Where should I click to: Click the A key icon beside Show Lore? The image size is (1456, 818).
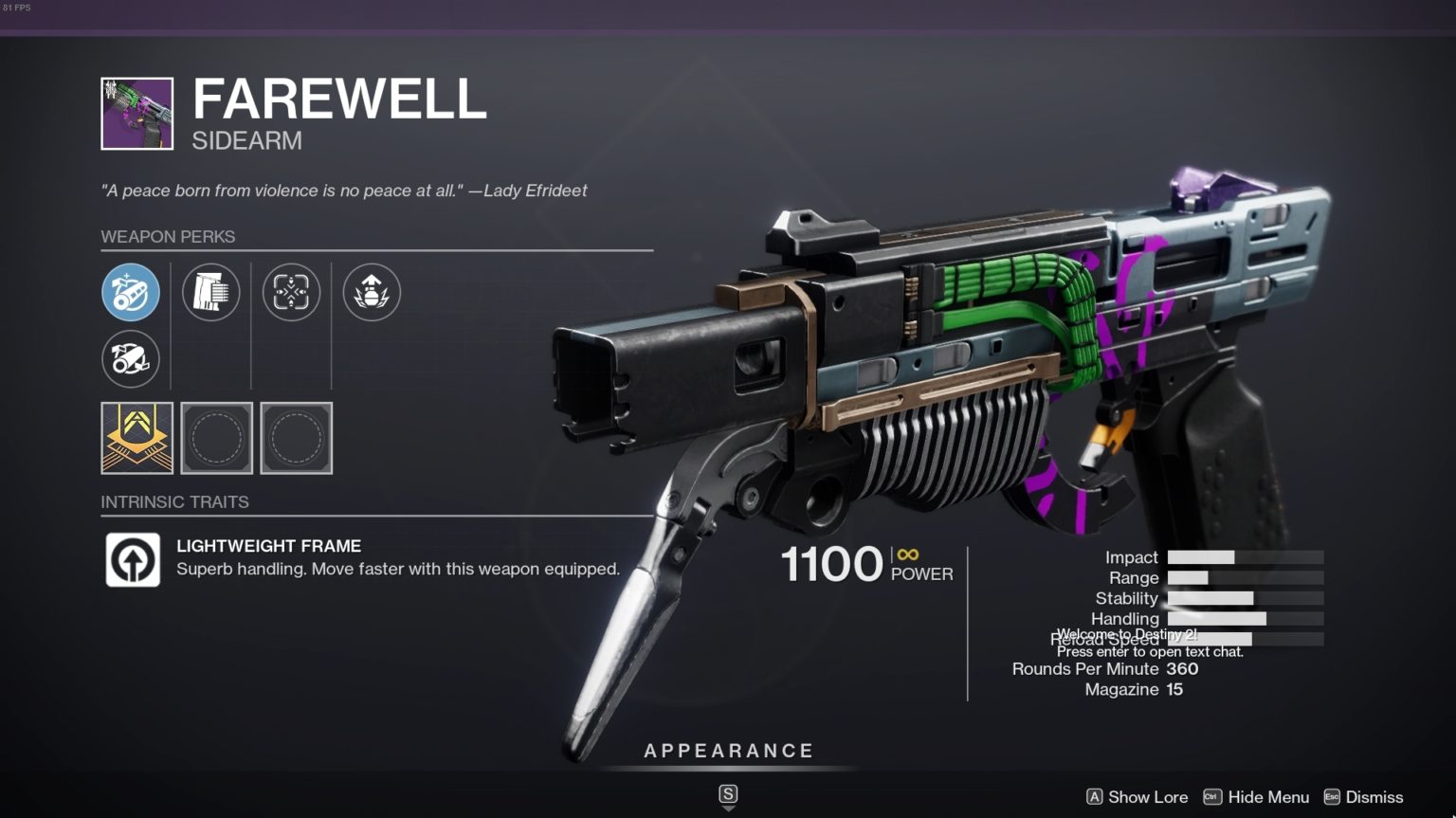pos(1095,797)
